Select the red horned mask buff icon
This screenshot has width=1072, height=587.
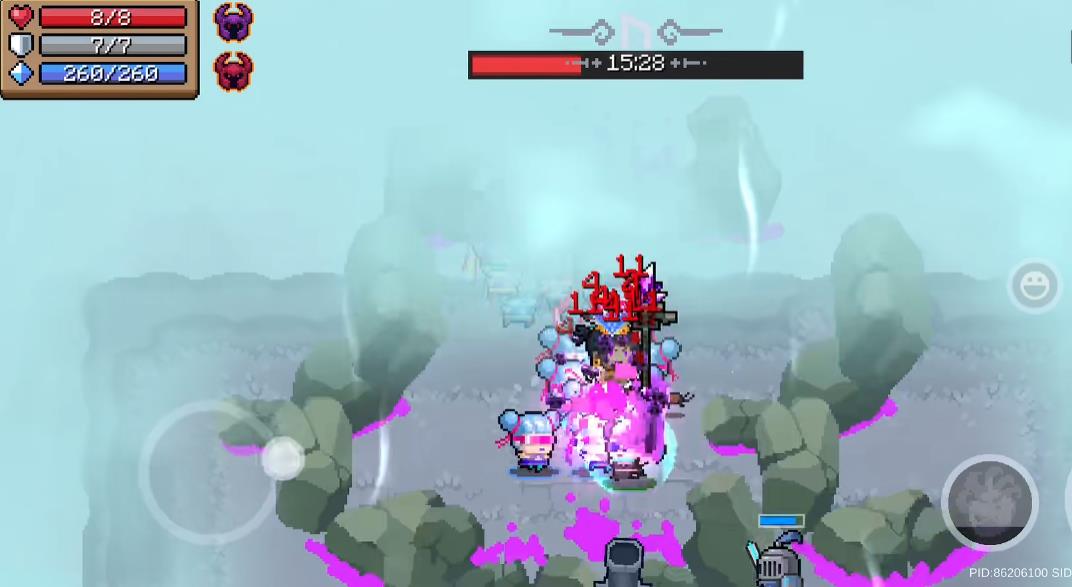(x=233, y=71)
